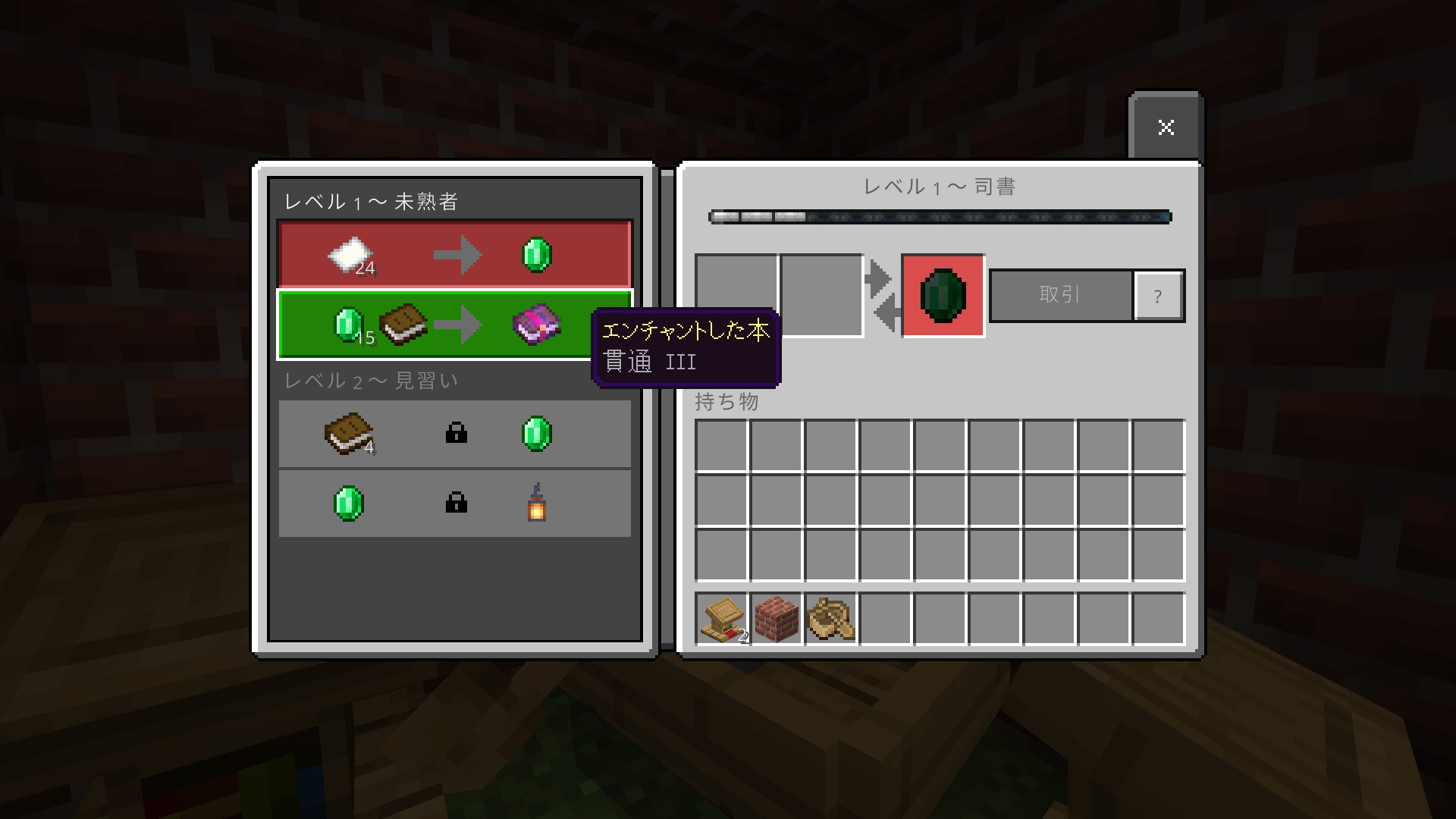
Task: Open the レベル 2 見習い trade section
Action: pyautogui.click(x=372, y=381)
